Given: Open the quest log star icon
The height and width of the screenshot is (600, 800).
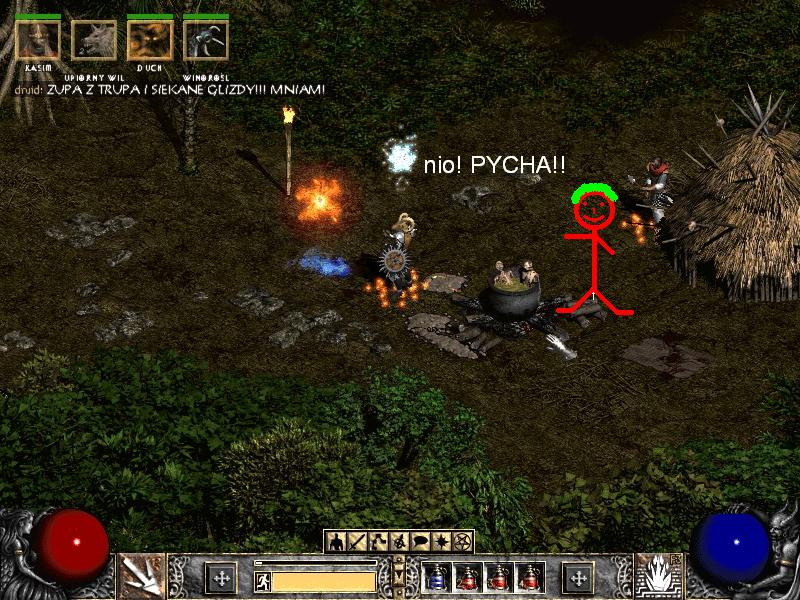Looking at the screenshot, I should pos(441,541).
